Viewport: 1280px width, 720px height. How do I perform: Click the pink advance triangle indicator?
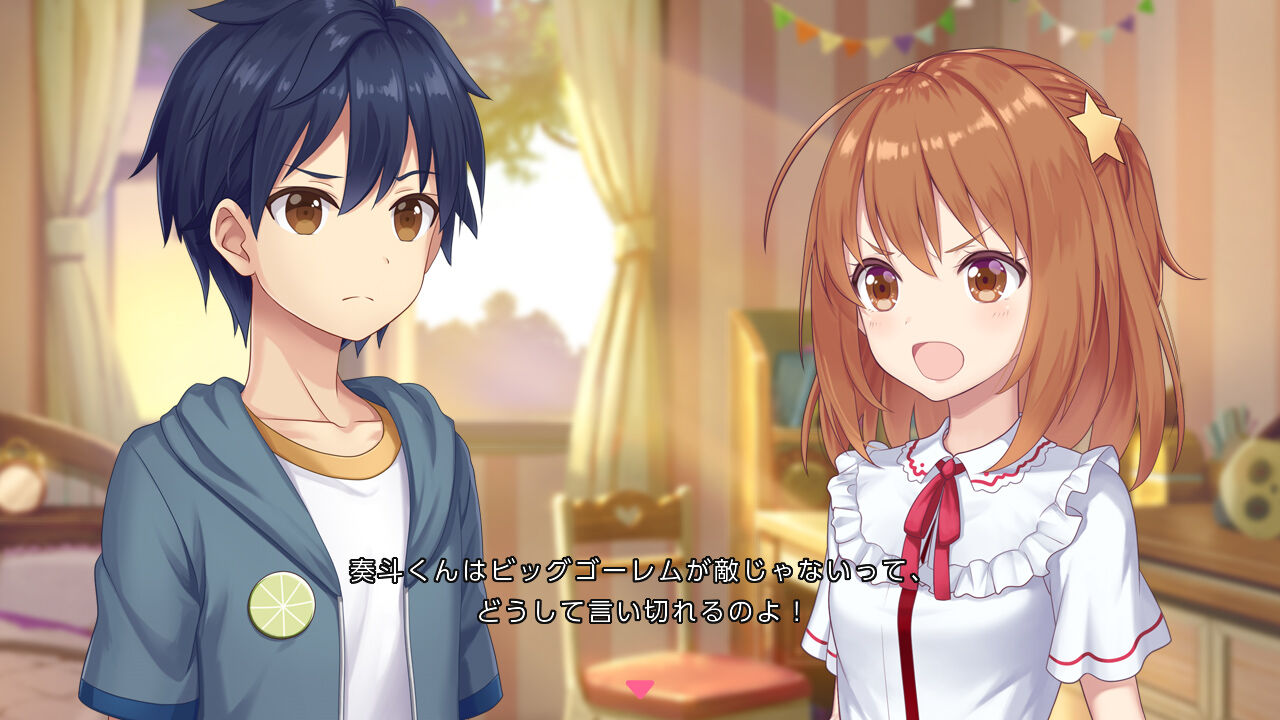[639, 689]
